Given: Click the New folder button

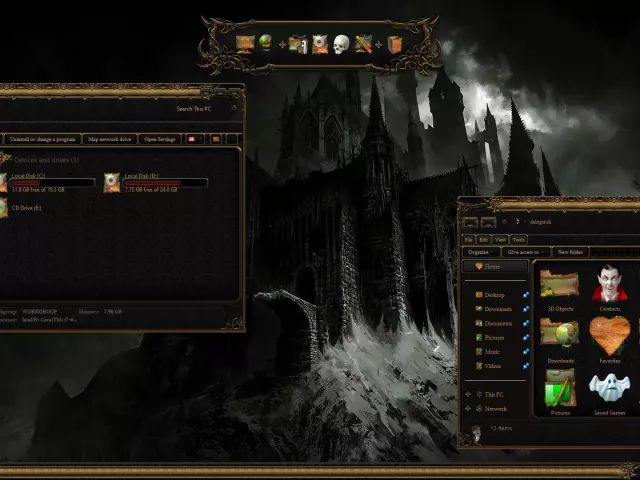Looking at the screenshot, I should tap(571, 252).
